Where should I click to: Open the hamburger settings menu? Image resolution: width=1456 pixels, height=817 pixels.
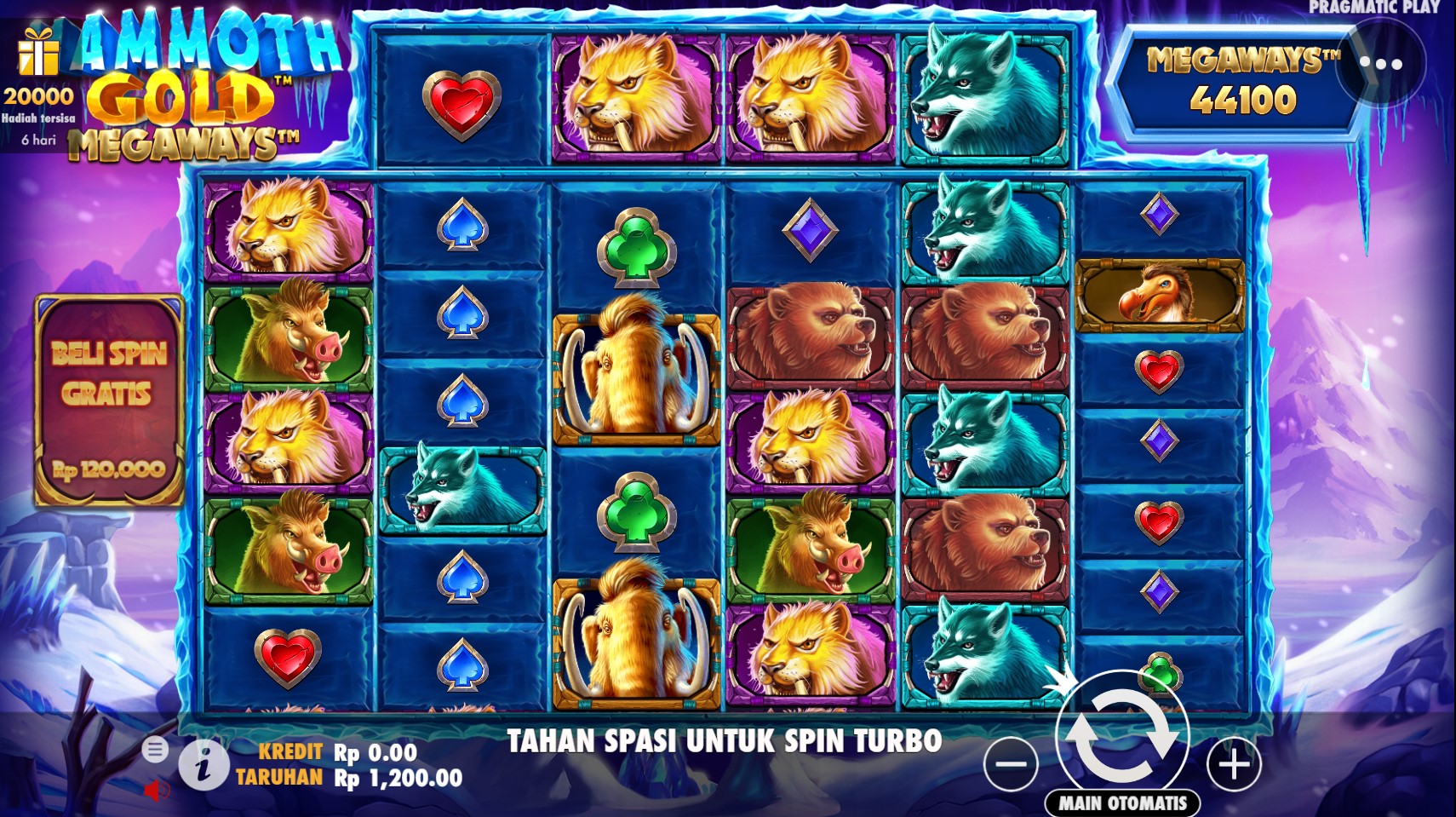[x=155, y=750]
